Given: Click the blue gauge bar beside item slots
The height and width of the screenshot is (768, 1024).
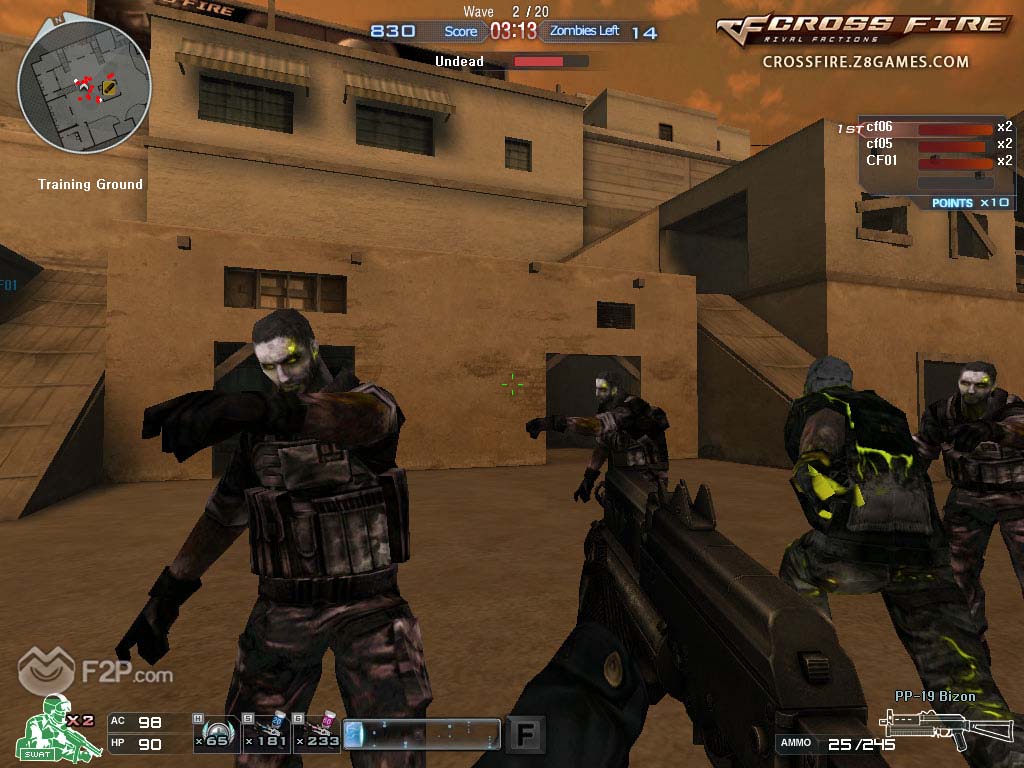Looking at the screenshot, I should (x=421, y=734).
